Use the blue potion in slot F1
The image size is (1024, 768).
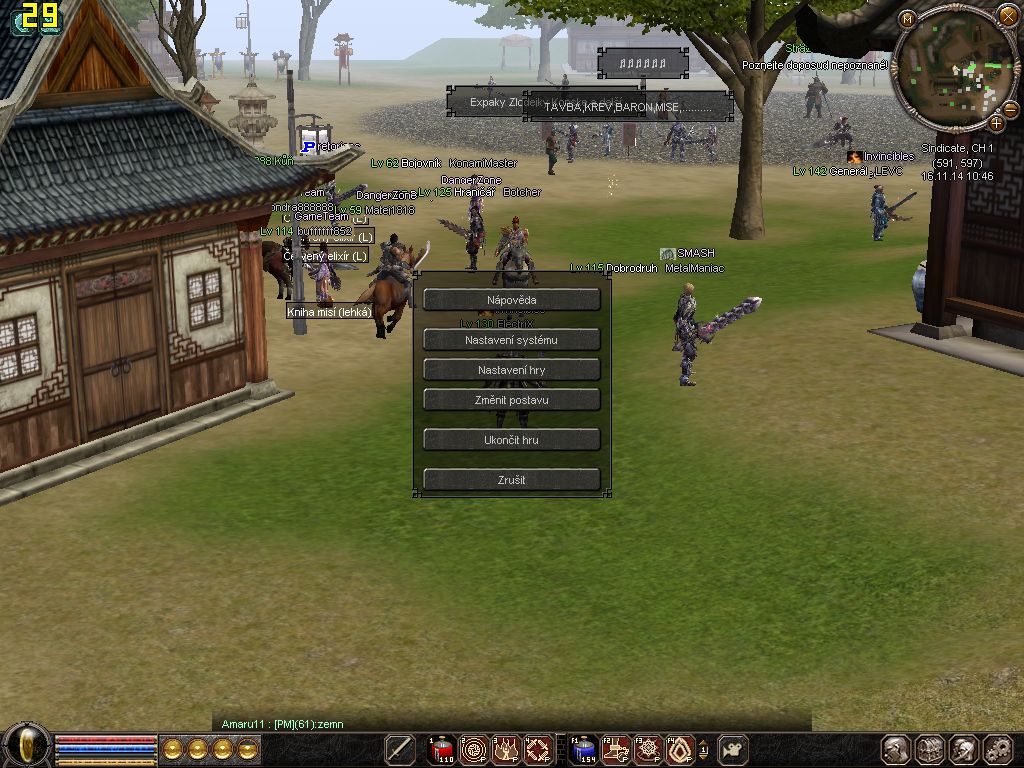click(584, 749)
